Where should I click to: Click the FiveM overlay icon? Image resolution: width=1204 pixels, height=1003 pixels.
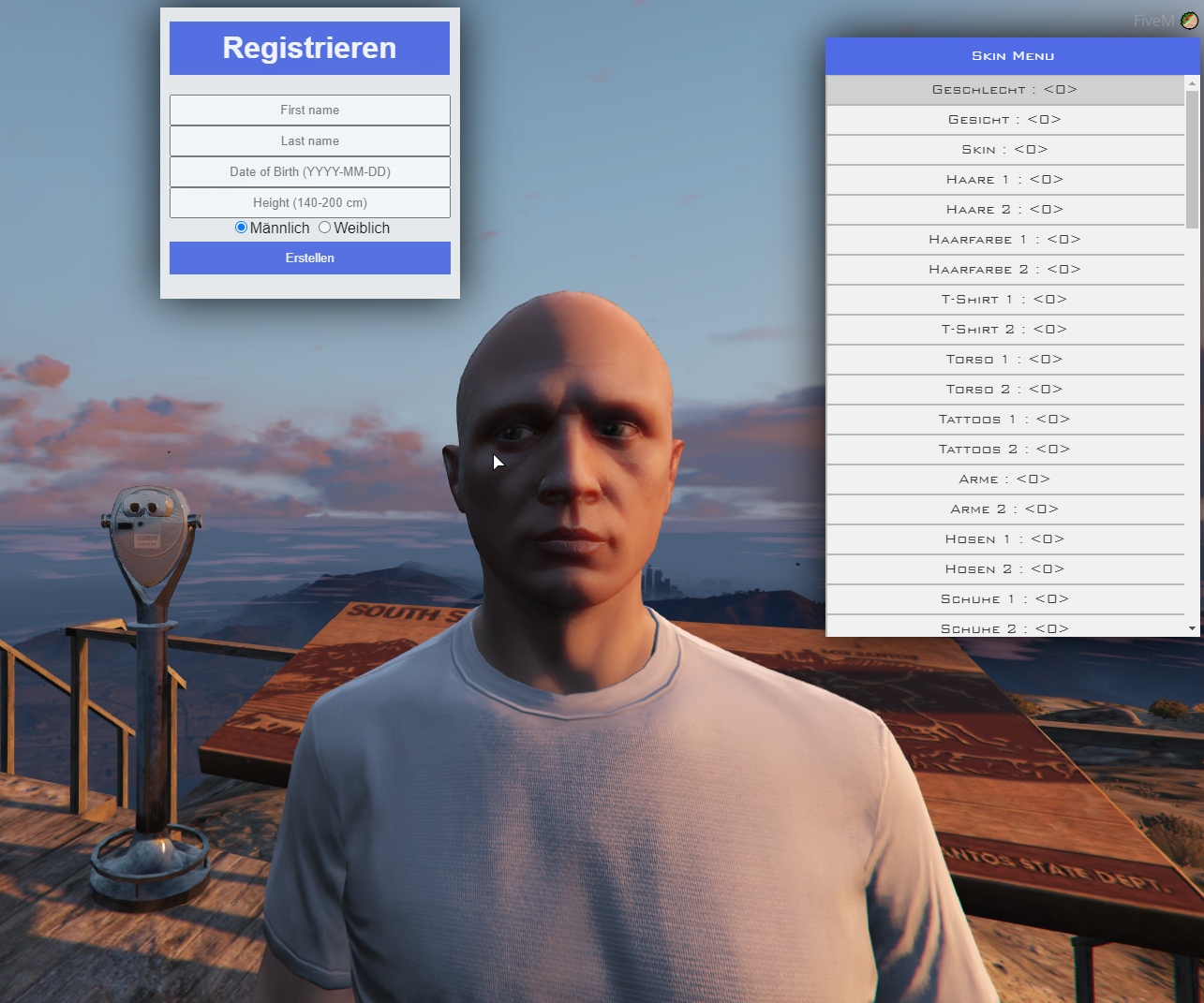(1189, 21)
